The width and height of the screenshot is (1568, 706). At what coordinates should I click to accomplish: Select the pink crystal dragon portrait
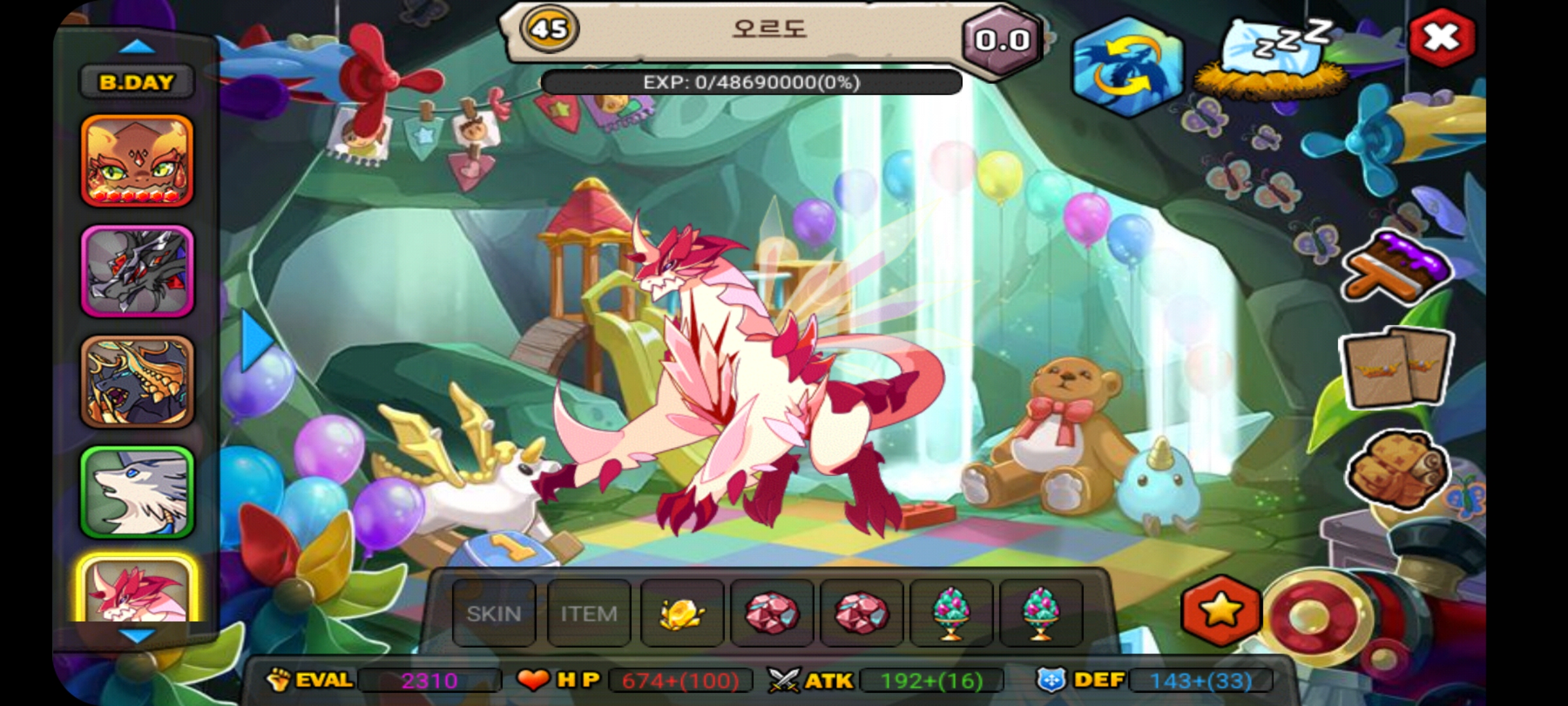pos(137,590)
